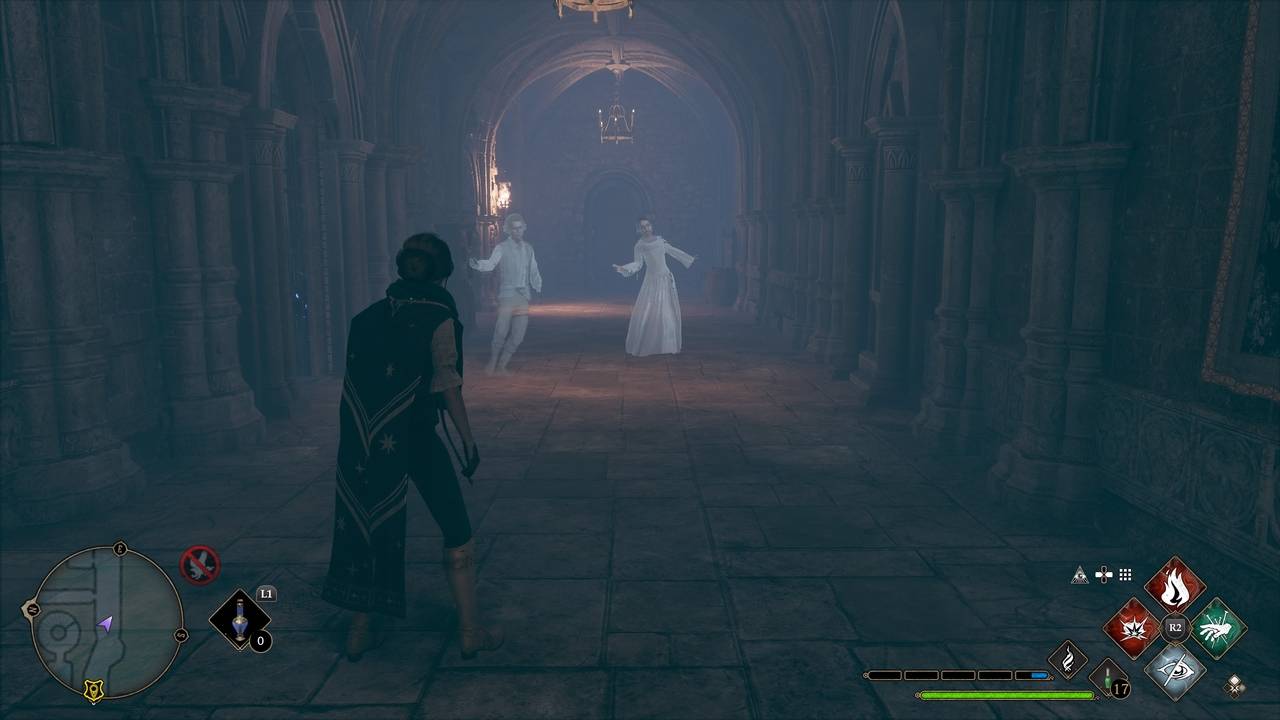Click the small diamond cluster icon
Image resolution: width=1280 pixels, height=720 pixels.
click(1236, 684)
